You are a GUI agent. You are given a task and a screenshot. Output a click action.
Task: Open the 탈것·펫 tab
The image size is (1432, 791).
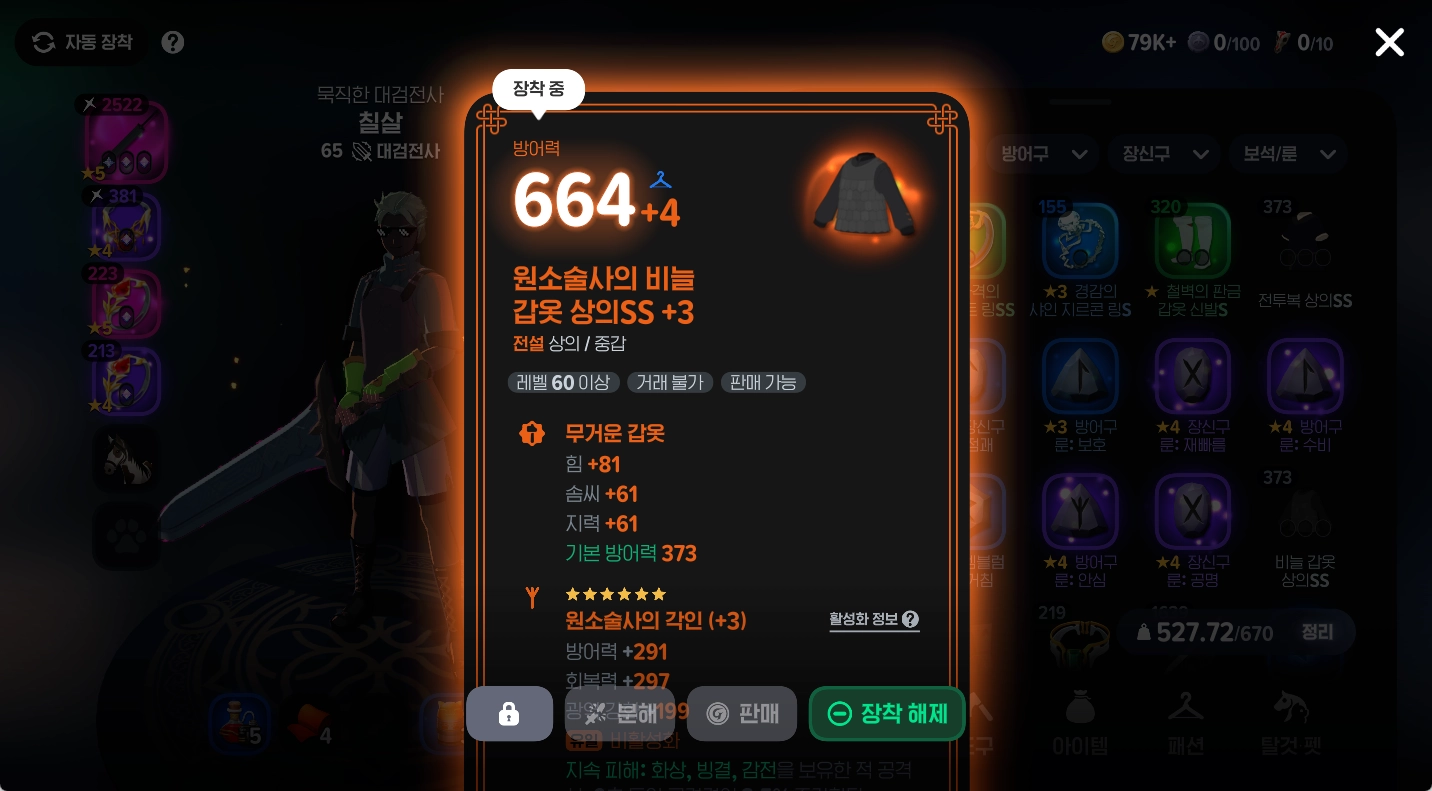point(1293,722)
